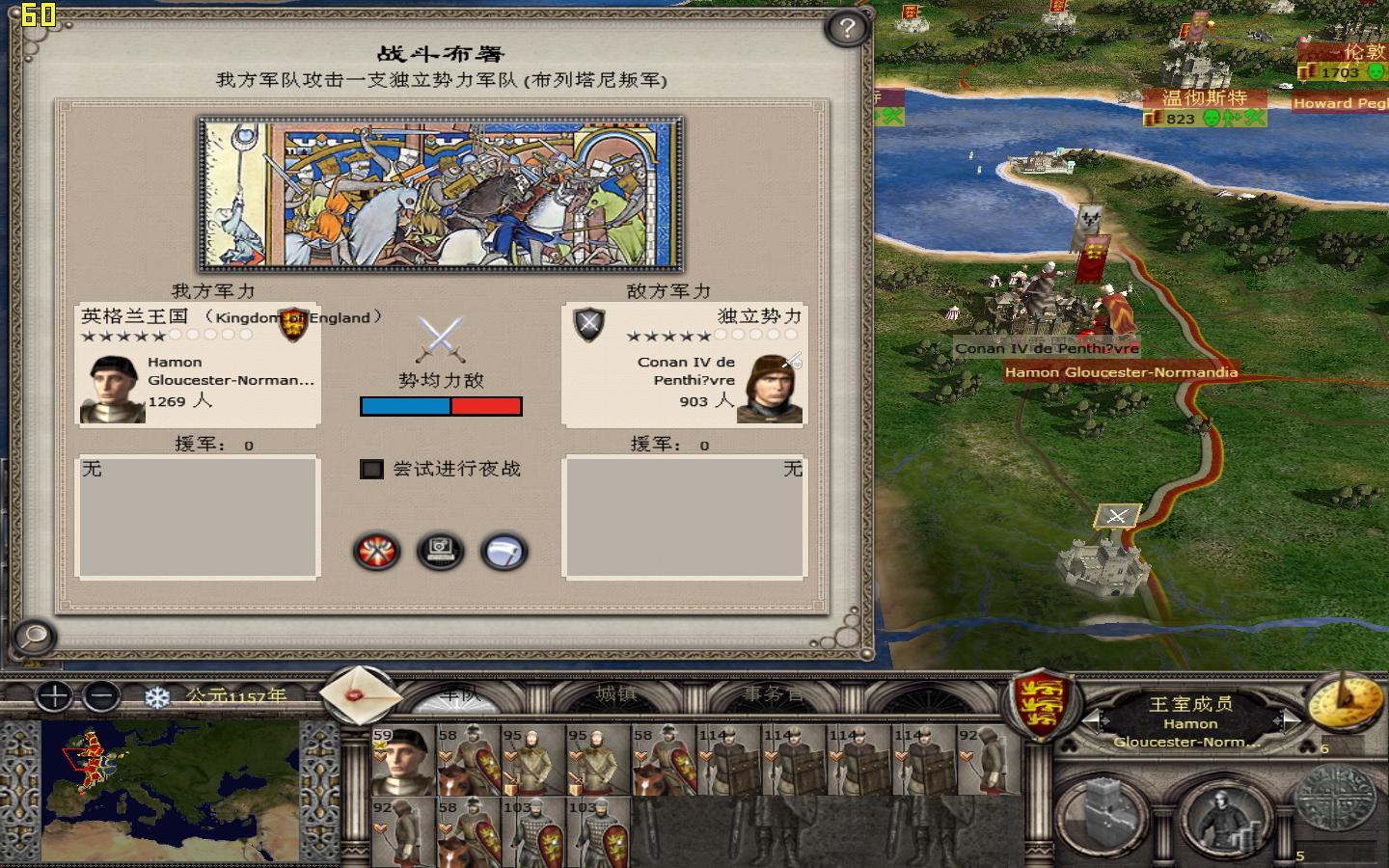Select the auto-resolve battle camera icon
The height and width of the screenshot is (868, 1389).
440,552
